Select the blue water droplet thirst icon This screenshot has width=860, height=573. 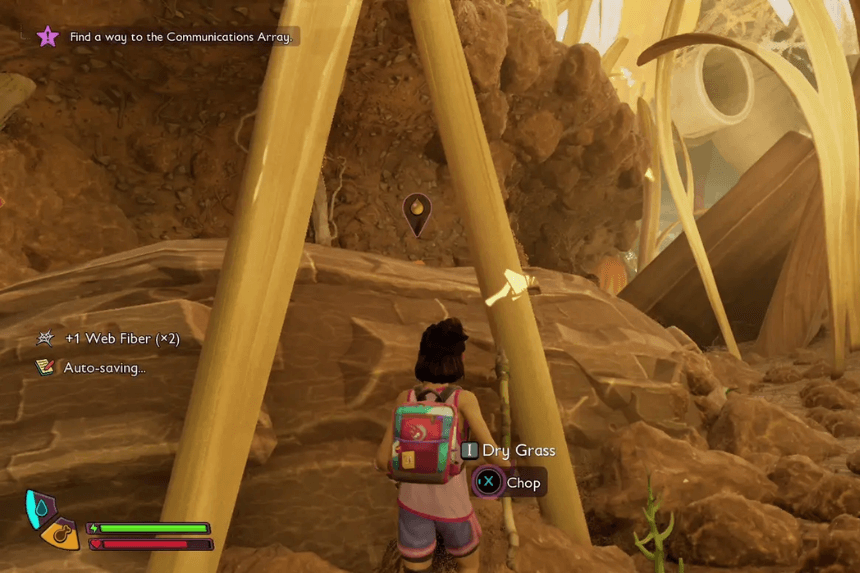coord(39,506)
